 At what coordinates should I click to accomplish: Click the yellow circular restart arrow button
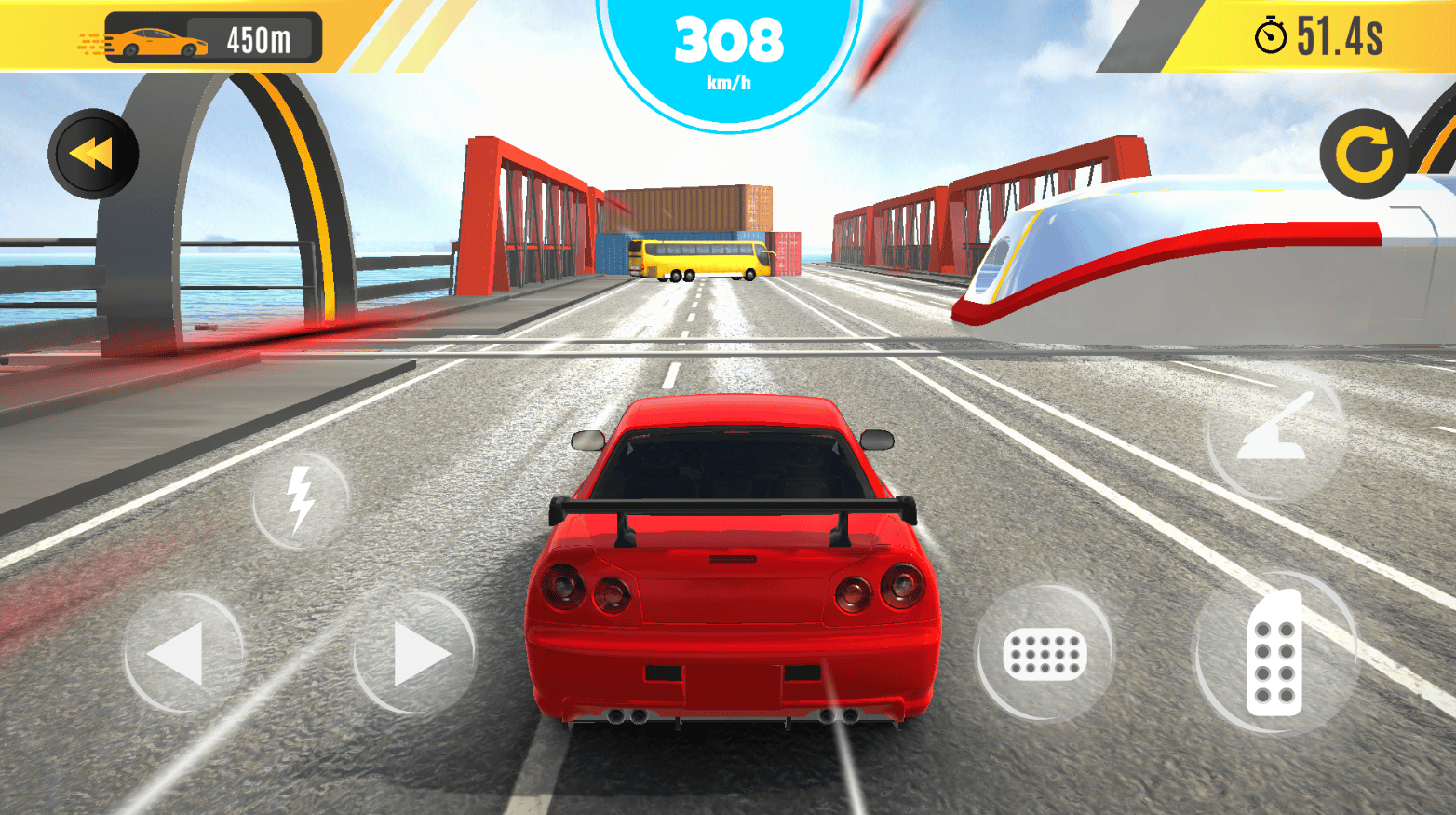pyautogui.click(x=1364, y=154)
